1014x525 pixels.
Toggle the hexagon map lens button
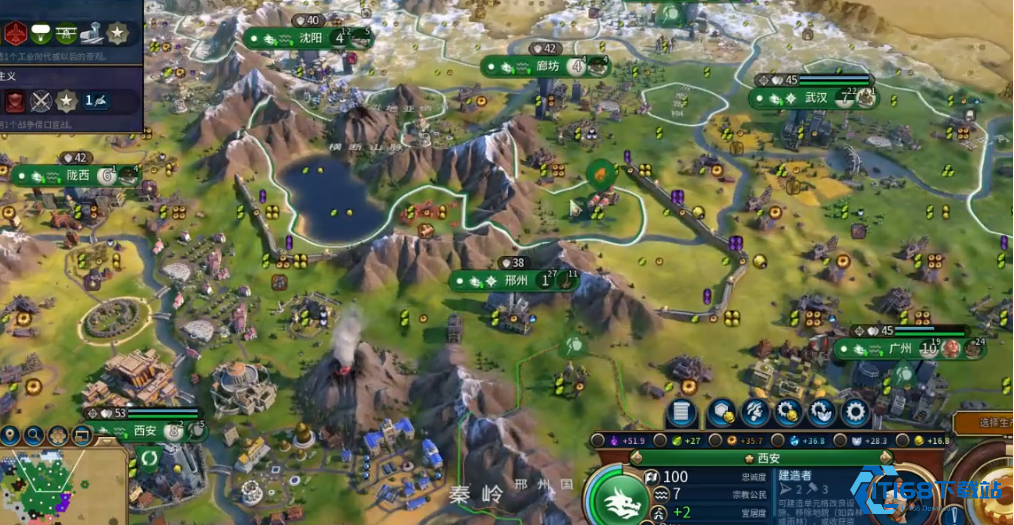[59, 436]
